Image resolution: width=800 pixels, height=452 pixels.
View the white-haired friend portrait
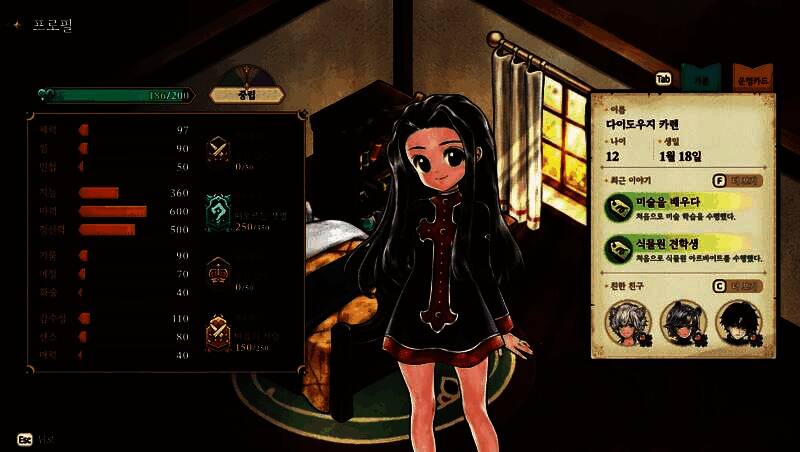point(629,322)
